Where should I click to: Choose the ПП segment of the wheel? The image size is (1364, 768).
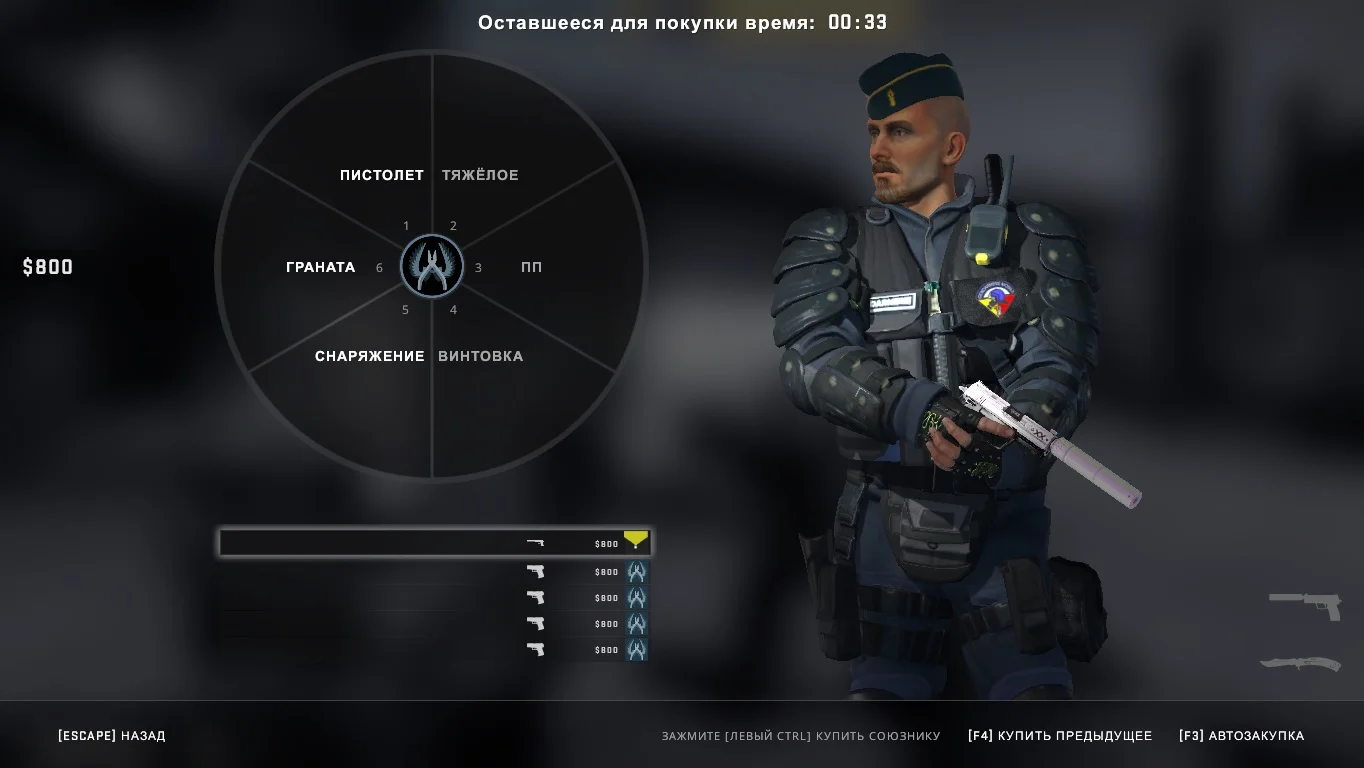click(x=531, y=267)
